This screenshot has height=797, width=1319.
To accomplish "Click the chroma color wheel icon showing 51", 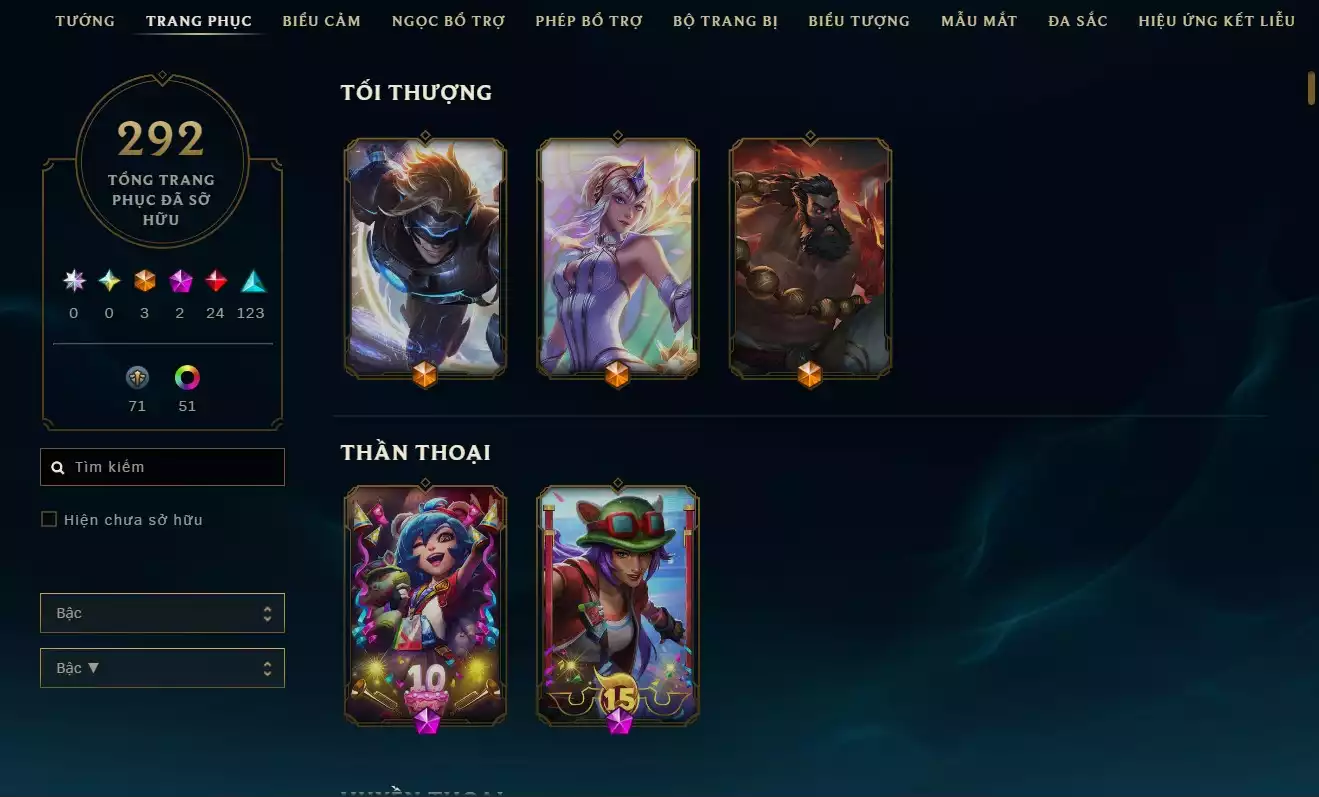I will pos(187,378).
